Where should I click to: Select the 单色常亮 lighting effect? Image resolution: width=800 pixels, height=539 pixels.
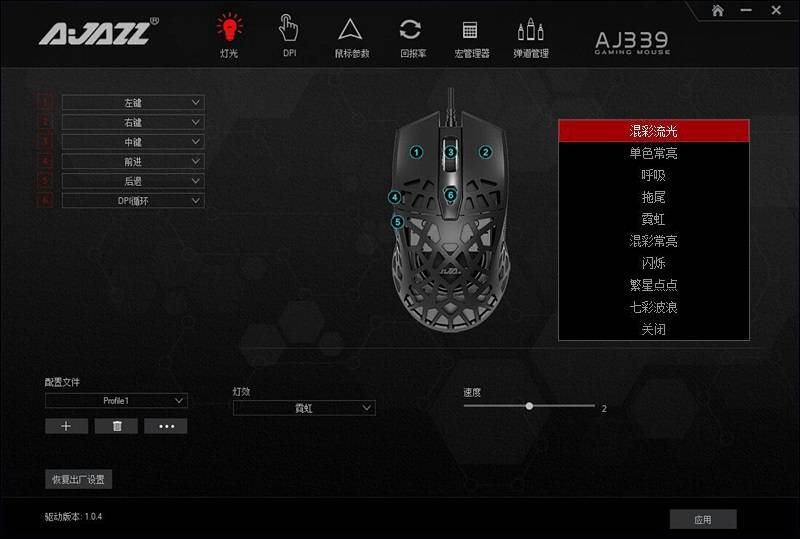click(653, 153)
